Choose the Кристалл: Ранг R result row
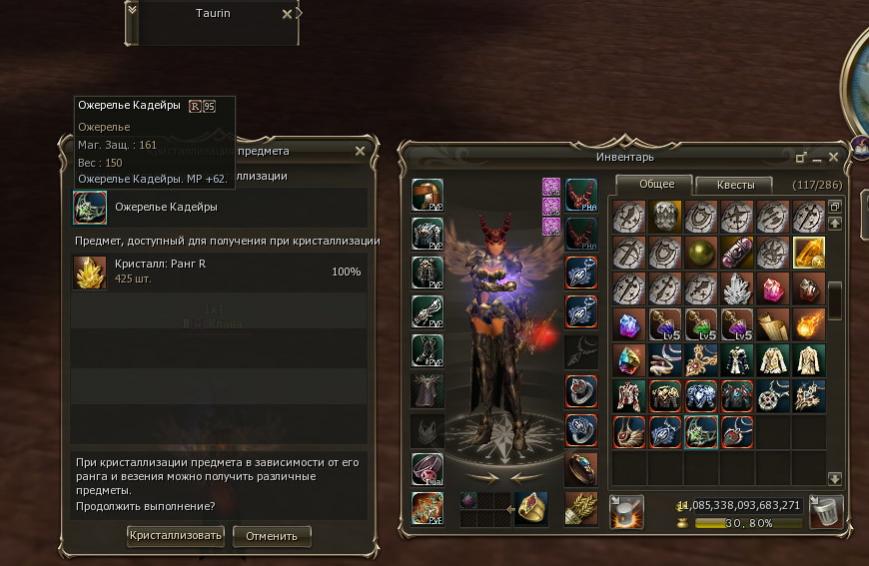869x566 pixels. tap(218, 271)
